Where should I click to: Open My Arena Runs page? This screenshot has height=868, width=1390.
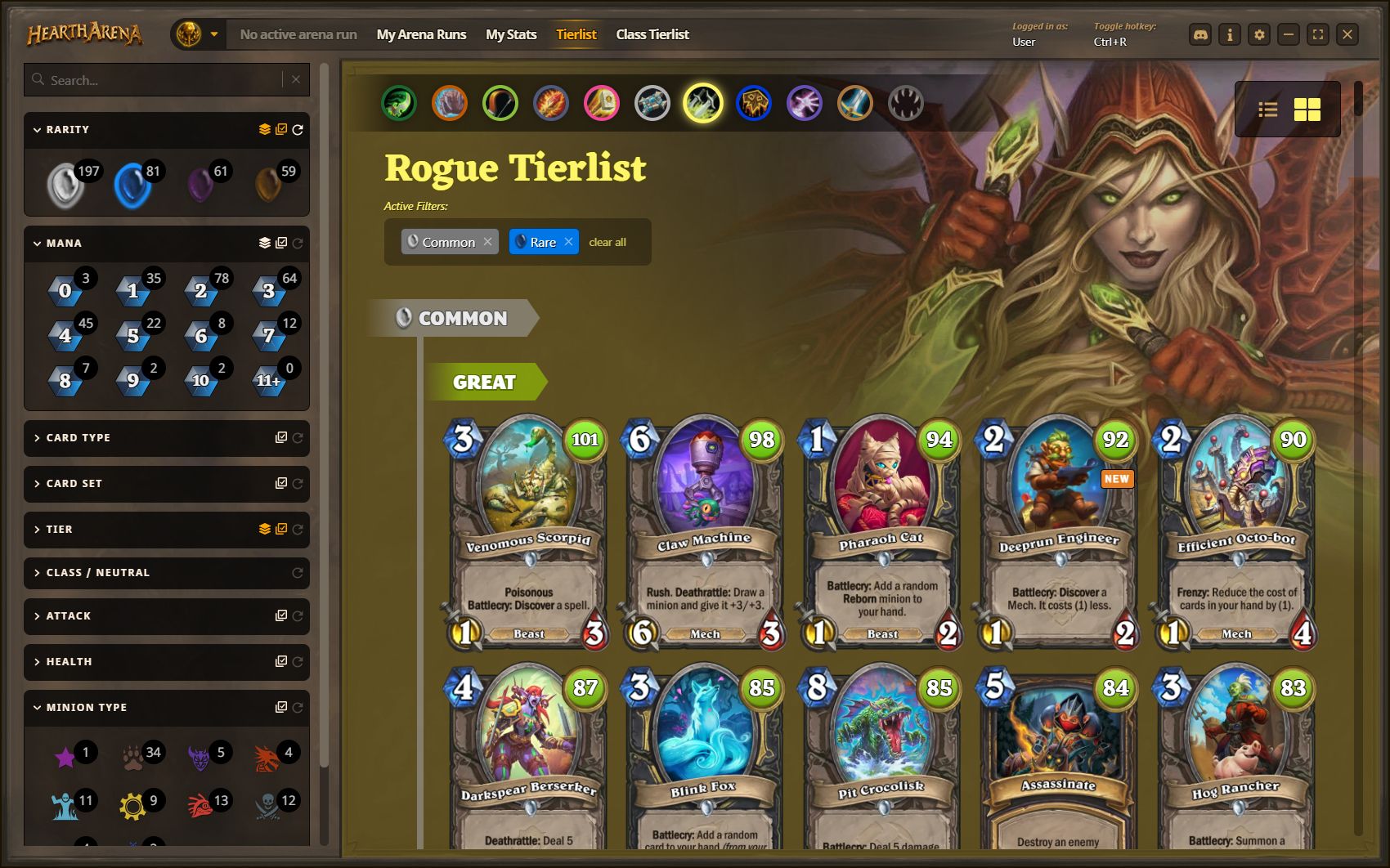click(421, 34)
